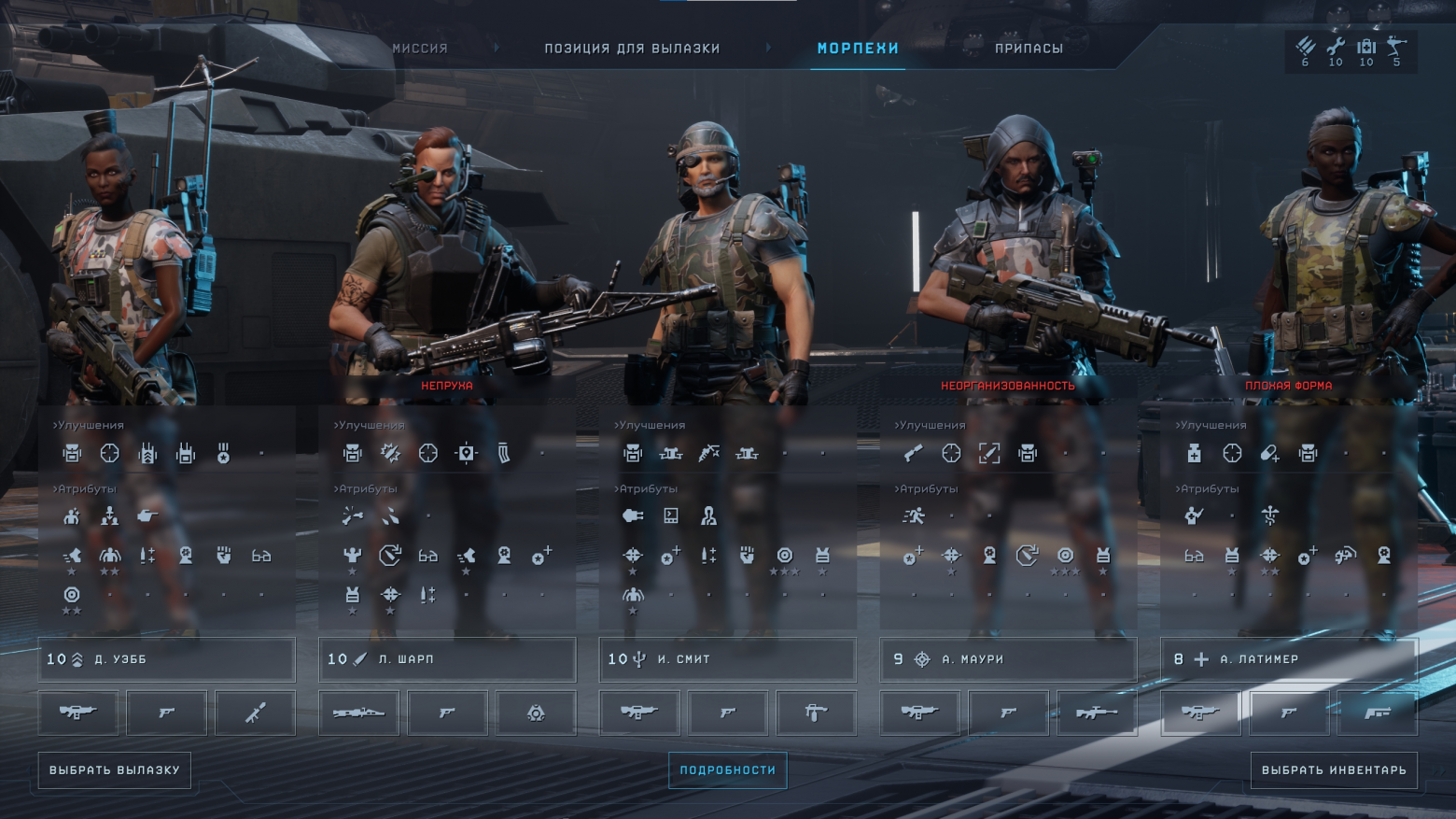The height and width of the screenshot is (819, 1456).
Task: Click А. Латимер's medkit upgrade icon
Action: pyautogui.click(x=1194, y=454)
